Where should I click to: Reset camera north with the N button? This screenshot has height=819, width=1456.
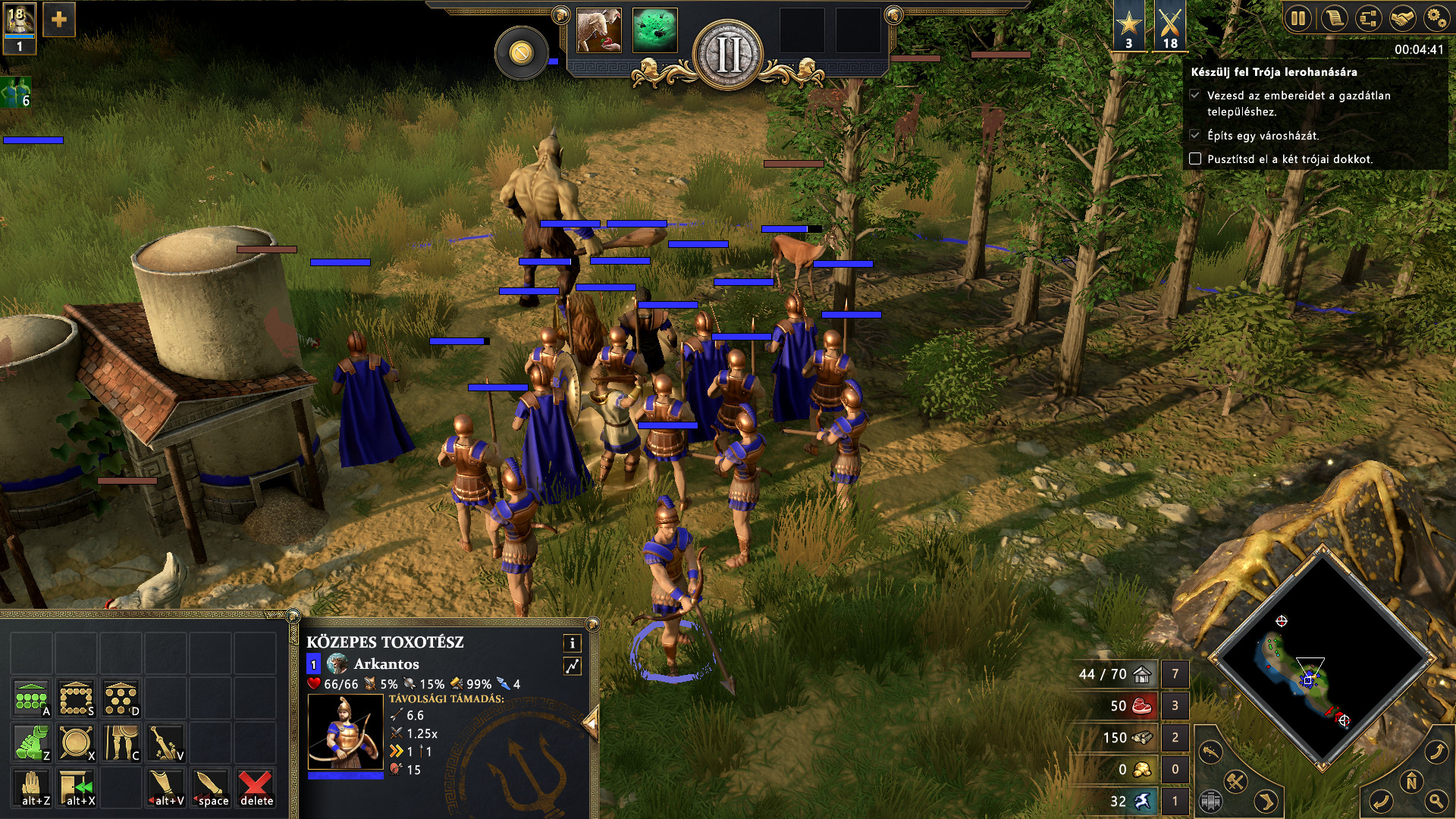click(1411, 782)
